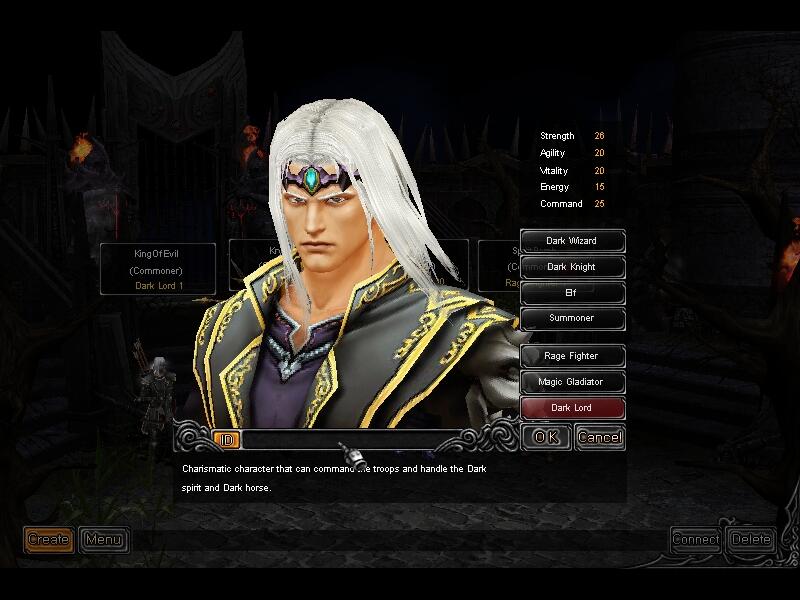
Task: Delete the selected character
Action: pos(751,540)
